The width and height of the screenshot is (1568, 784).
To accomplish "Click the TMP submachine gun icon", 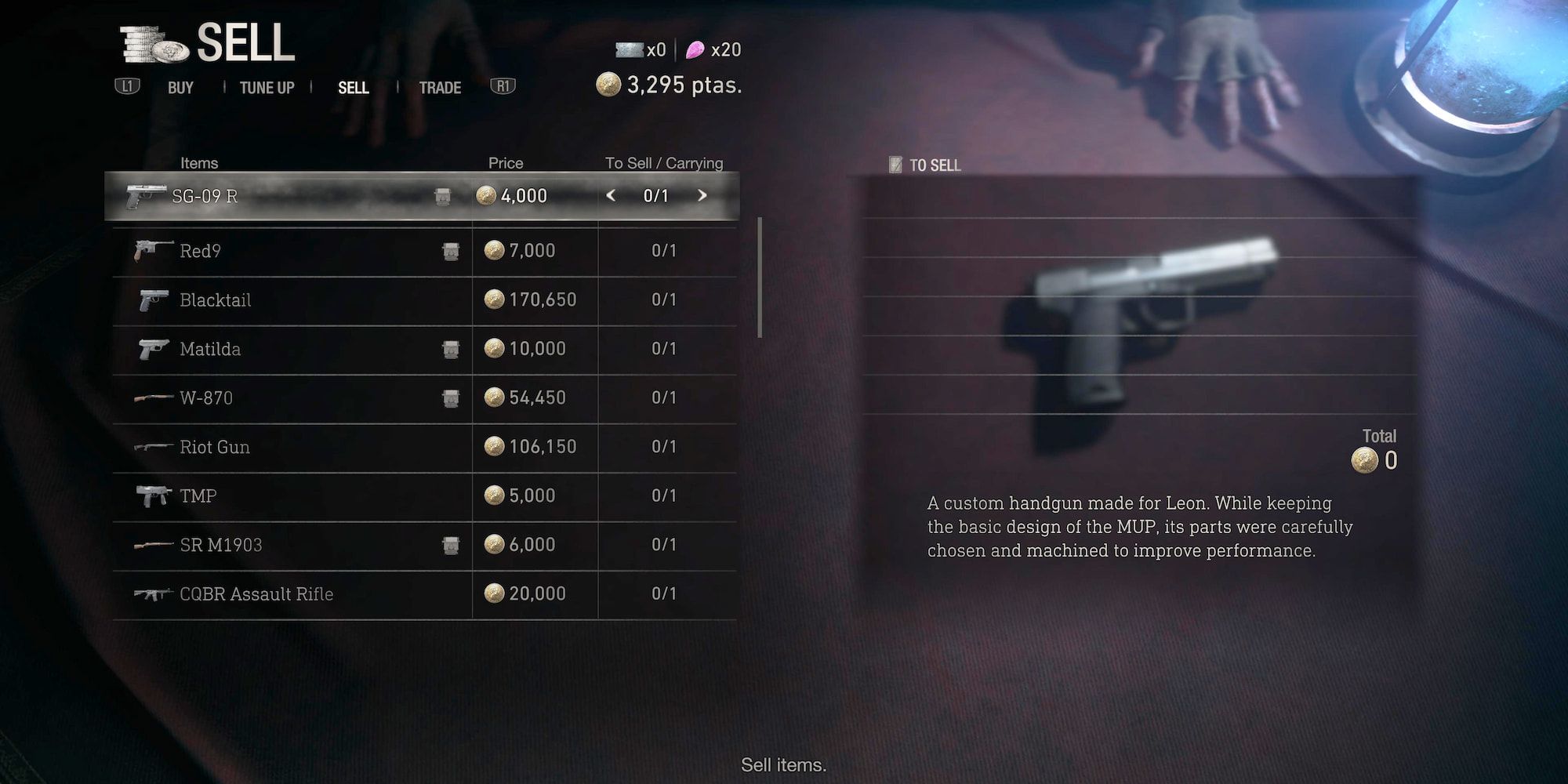I will (x=154, y=495).
